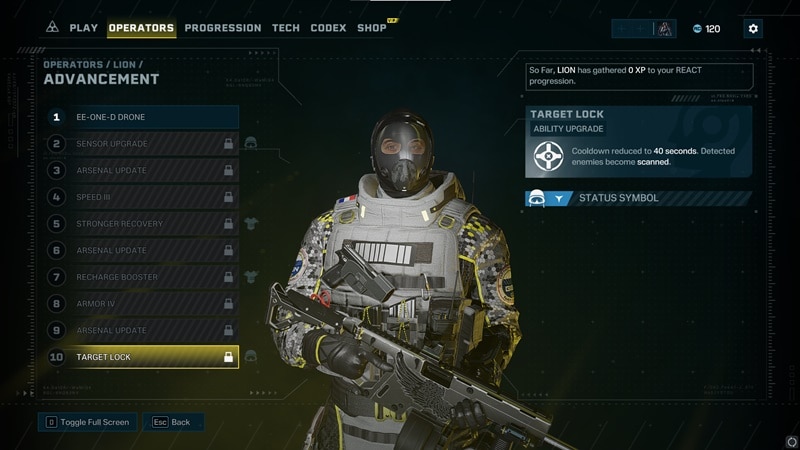Select the Stronger Recovery advancement row
800x450 pixels.
(x=143, y=224)
